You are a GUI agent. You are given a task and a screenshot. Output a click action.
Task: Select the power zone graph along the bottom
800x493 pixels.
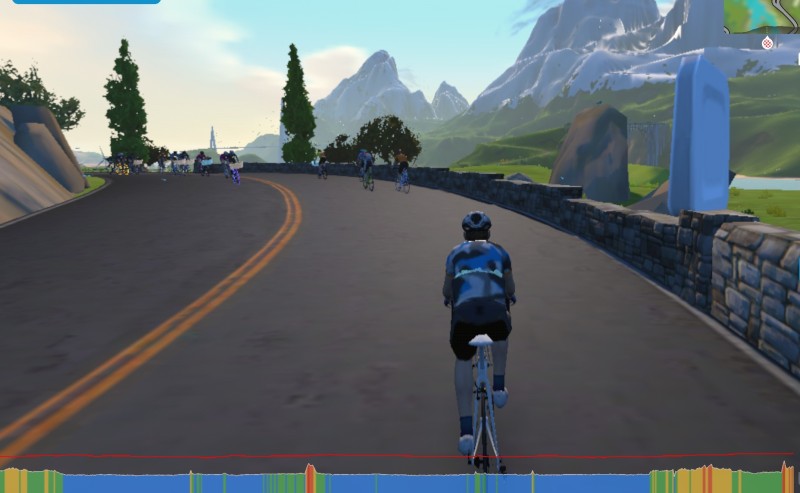pos(400,481)
